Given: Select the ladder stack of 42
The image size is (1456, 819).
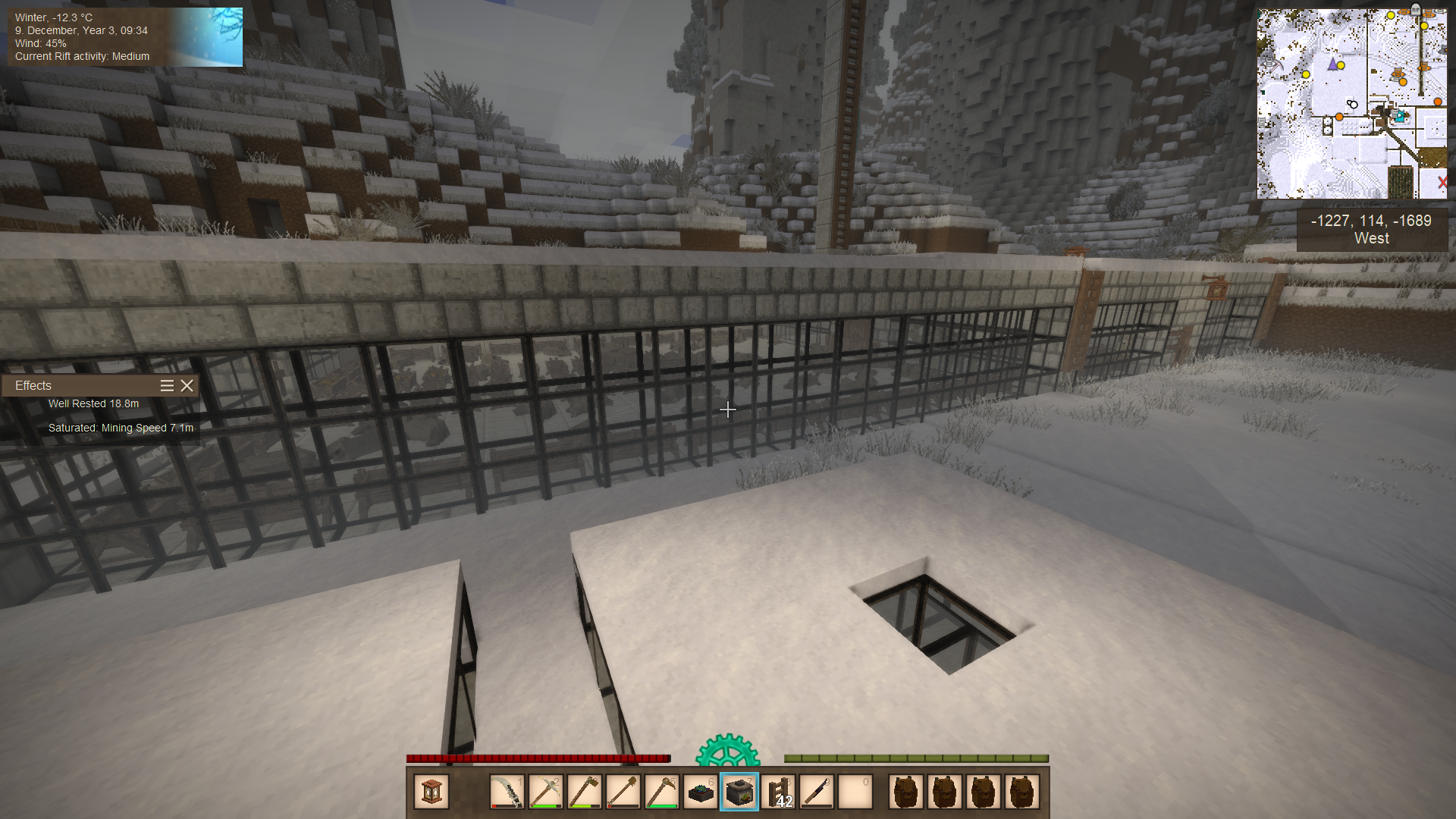Looking at the screenshot, I should (x=778, y=792).
